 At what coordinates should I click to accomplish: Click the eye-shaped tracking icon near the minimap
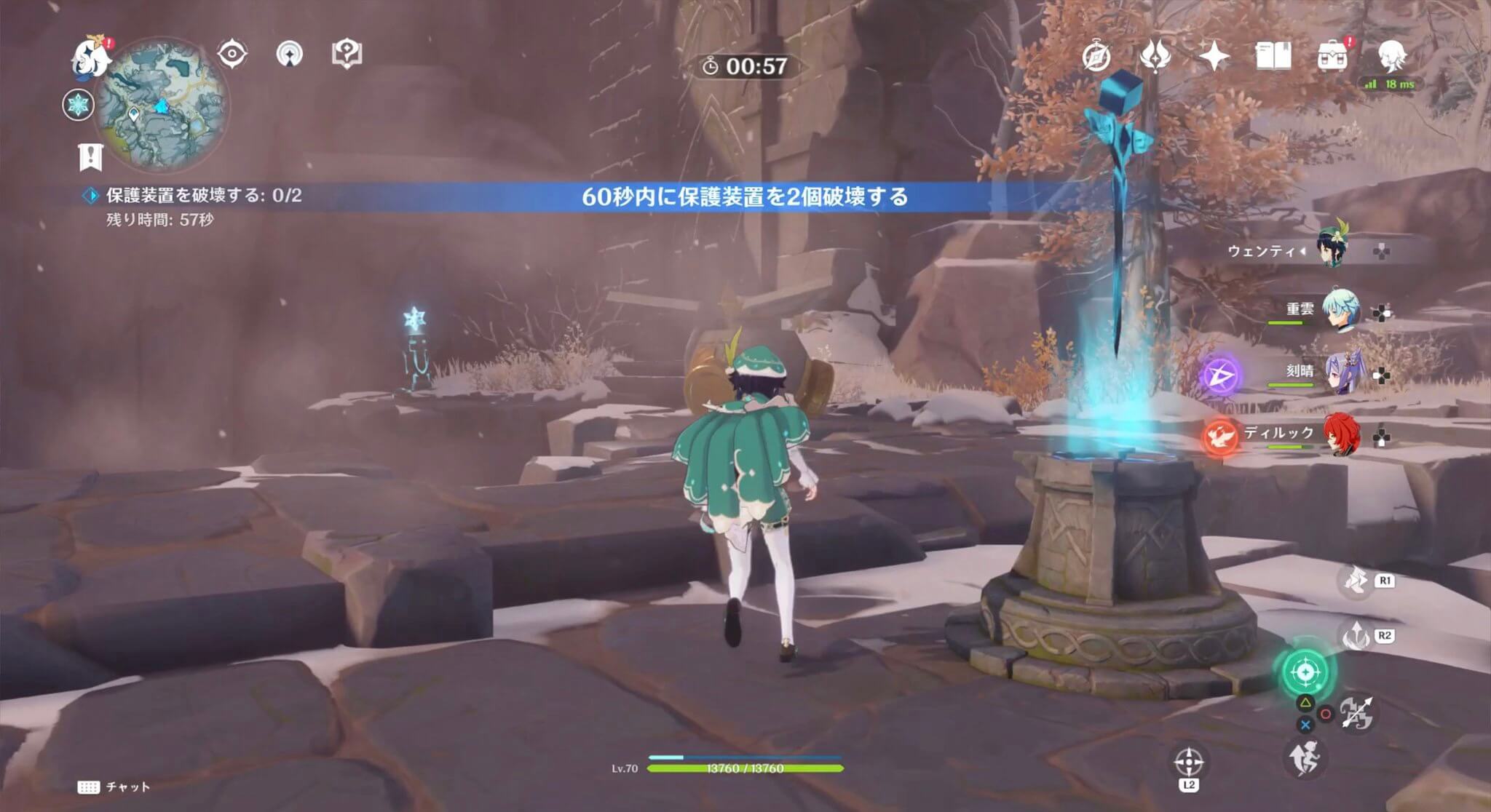tap(232, 54)
